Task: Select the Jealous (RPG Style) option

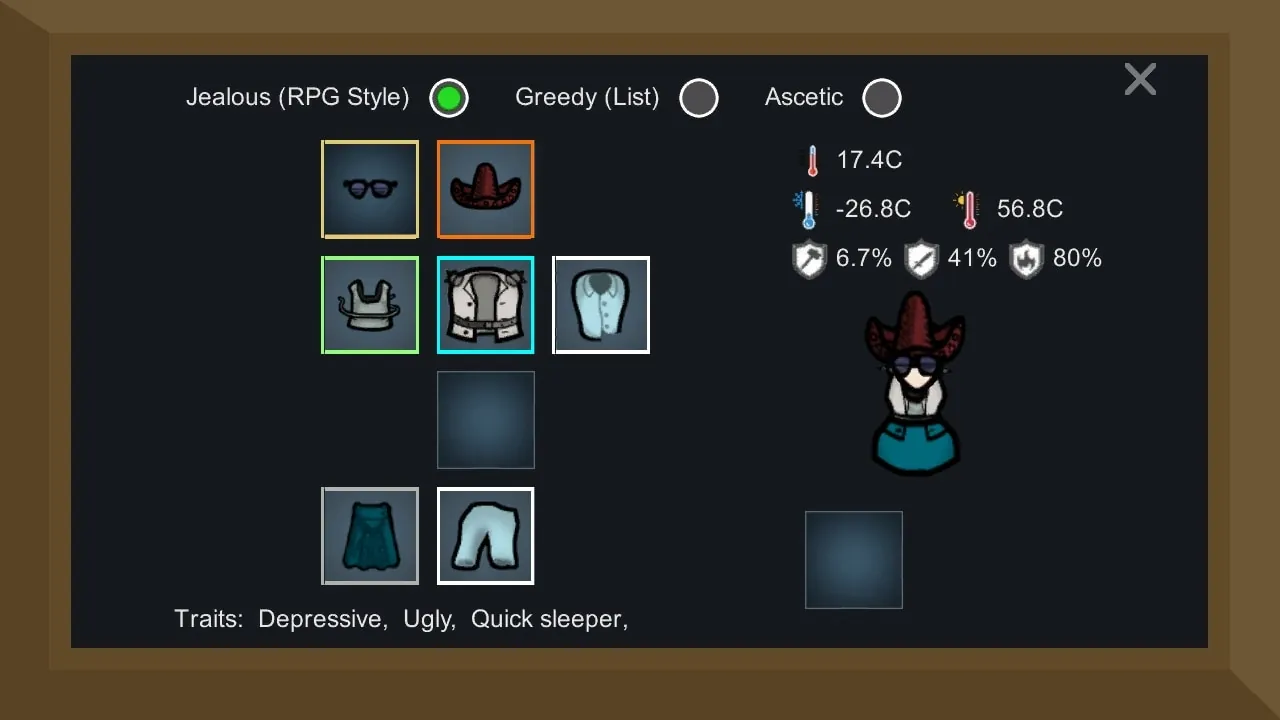Action: 449,98
